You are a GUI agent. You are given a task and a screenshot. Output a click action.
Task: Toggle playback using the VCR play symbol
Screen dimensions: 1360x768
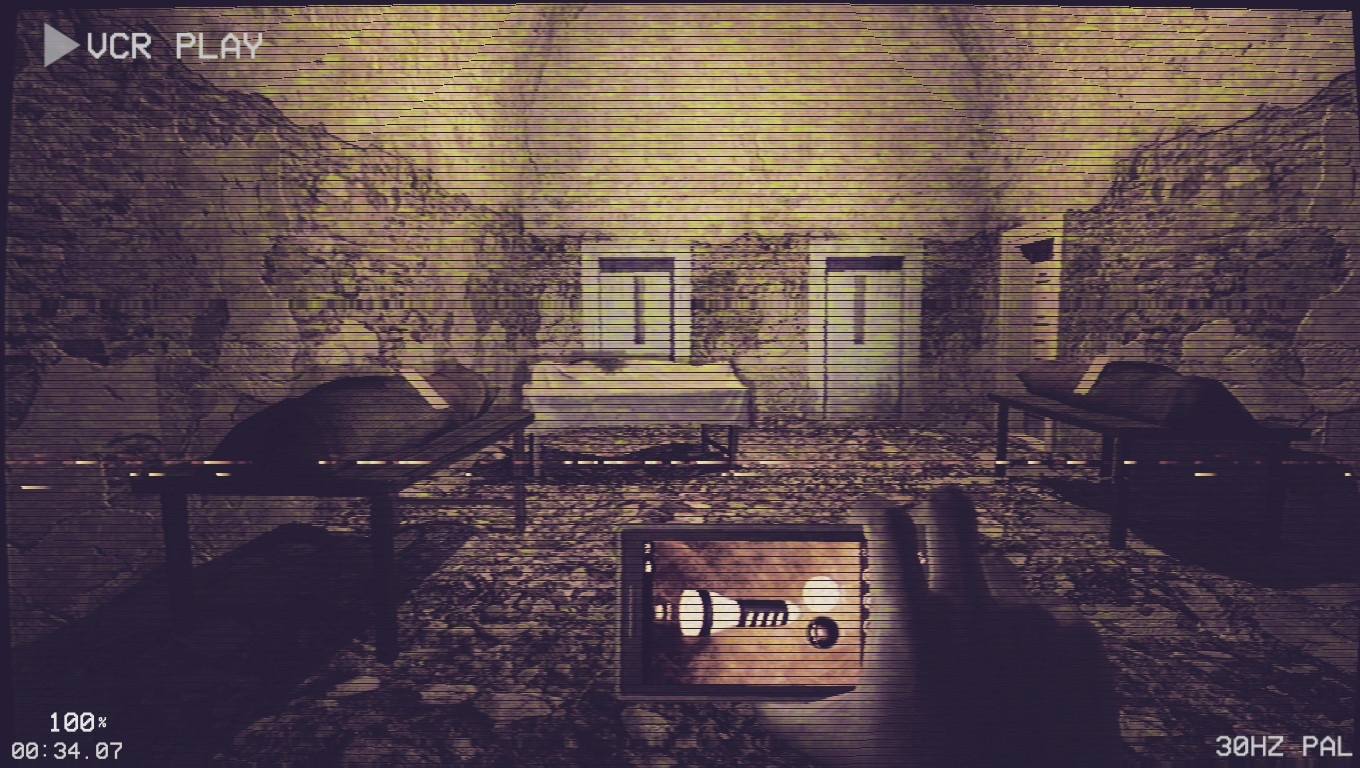pyautogui.click(x=56, y=44)
